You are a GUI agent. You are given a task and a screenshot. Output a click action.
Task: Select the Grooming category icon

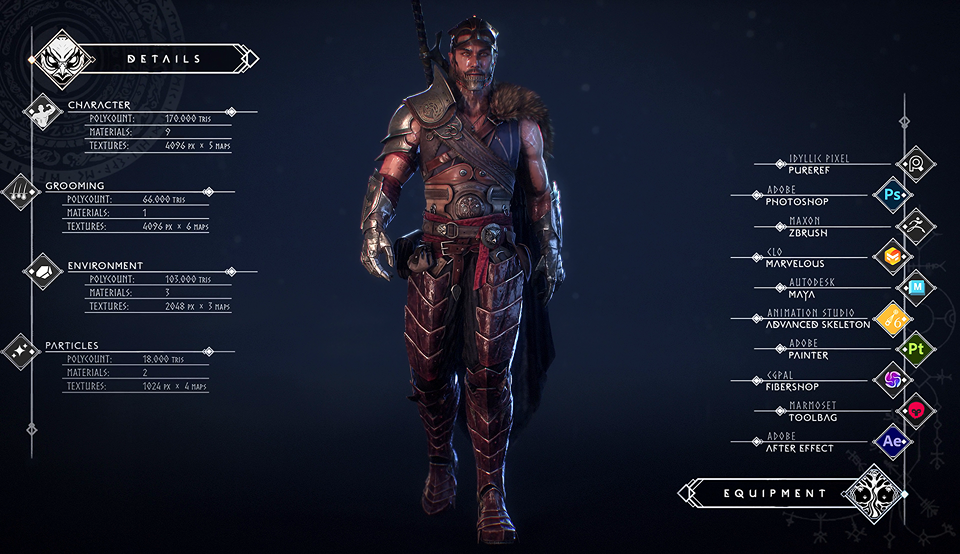click(20, 192)
